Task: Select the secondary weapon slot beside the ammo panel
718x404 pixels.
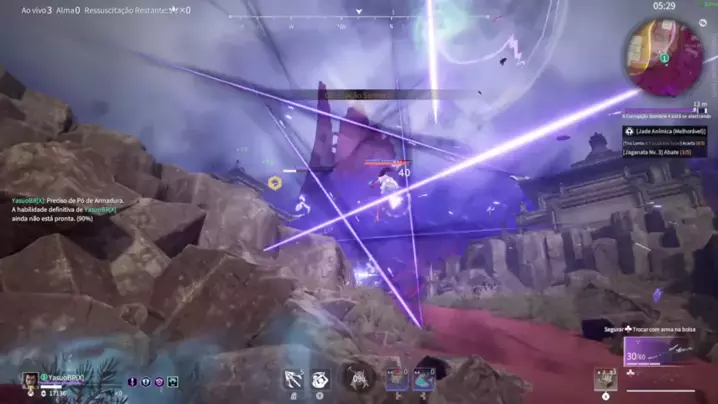Action: pos(605,378)
